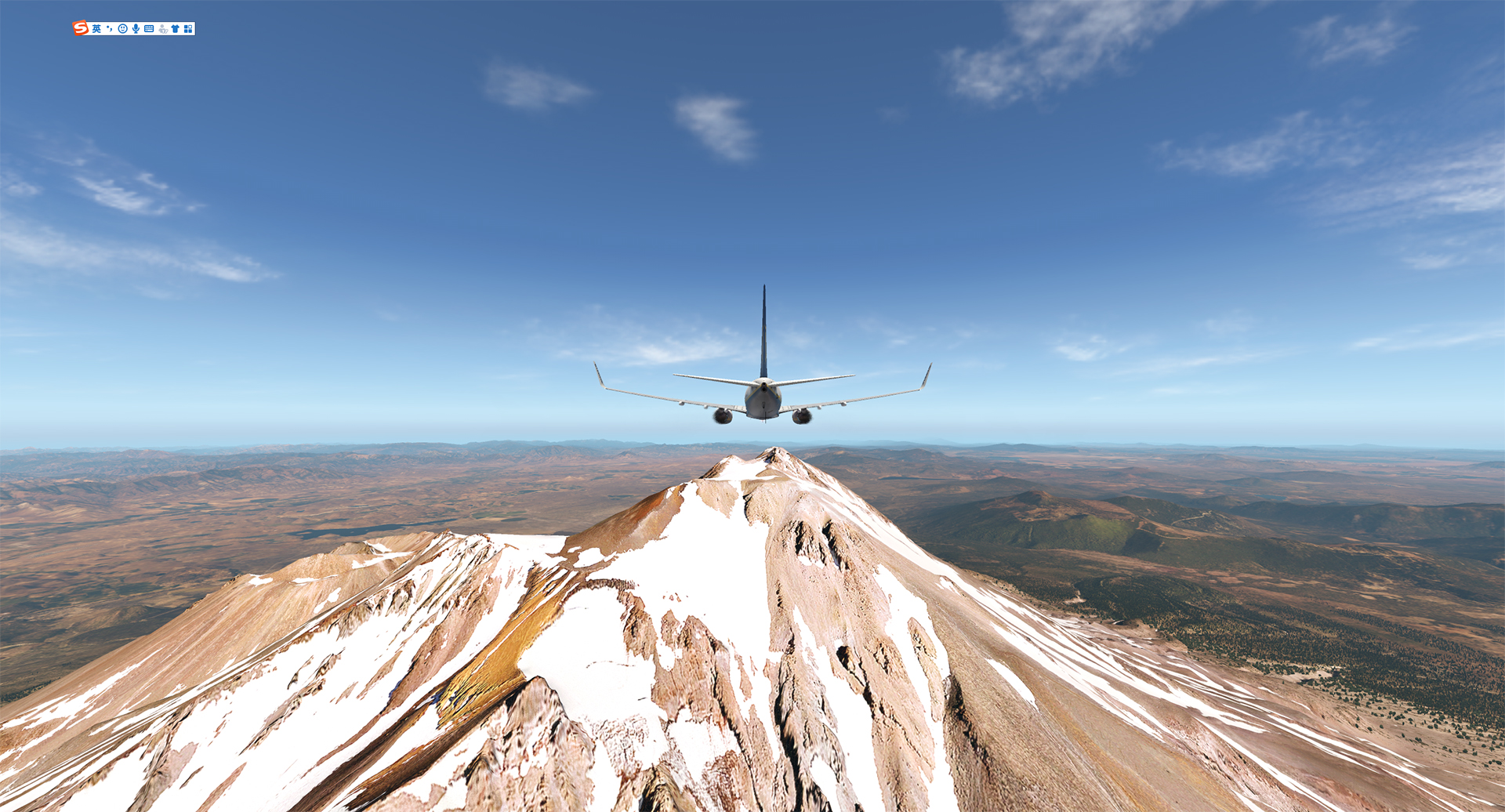This screenshot has height=812, width=1505.
Task: Toggle Chinese/English input with the 英 indicator
Action: pos(96,28)
